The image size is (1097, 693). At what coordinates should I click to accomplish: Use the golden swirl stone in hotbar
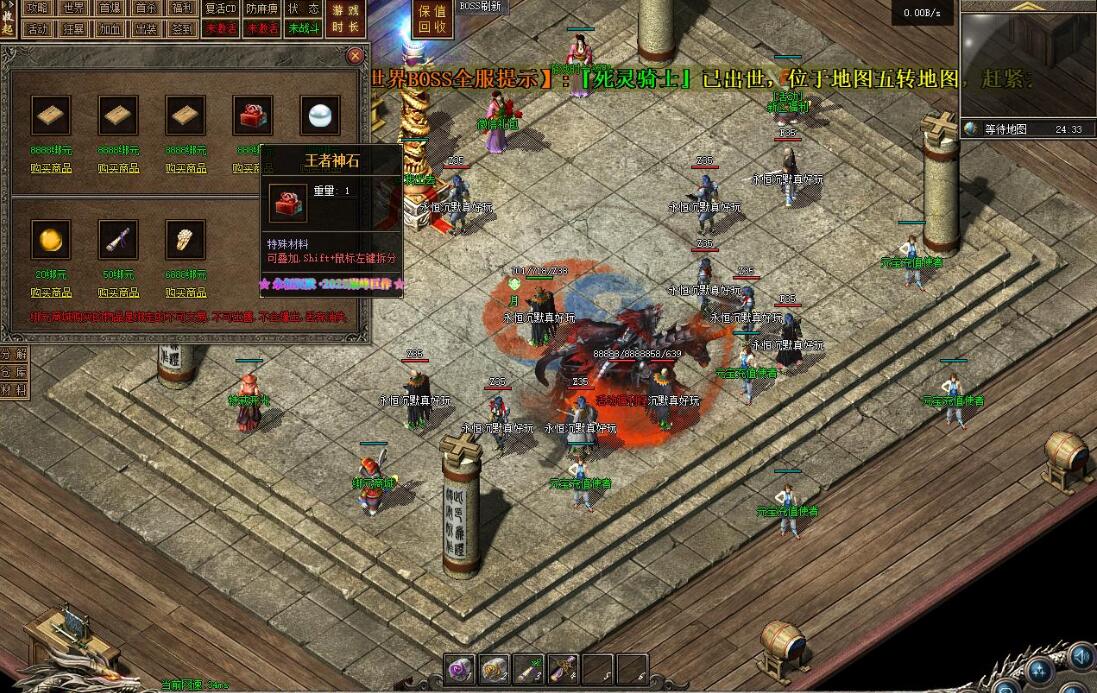pyautogui.click(x=495, y=668)
